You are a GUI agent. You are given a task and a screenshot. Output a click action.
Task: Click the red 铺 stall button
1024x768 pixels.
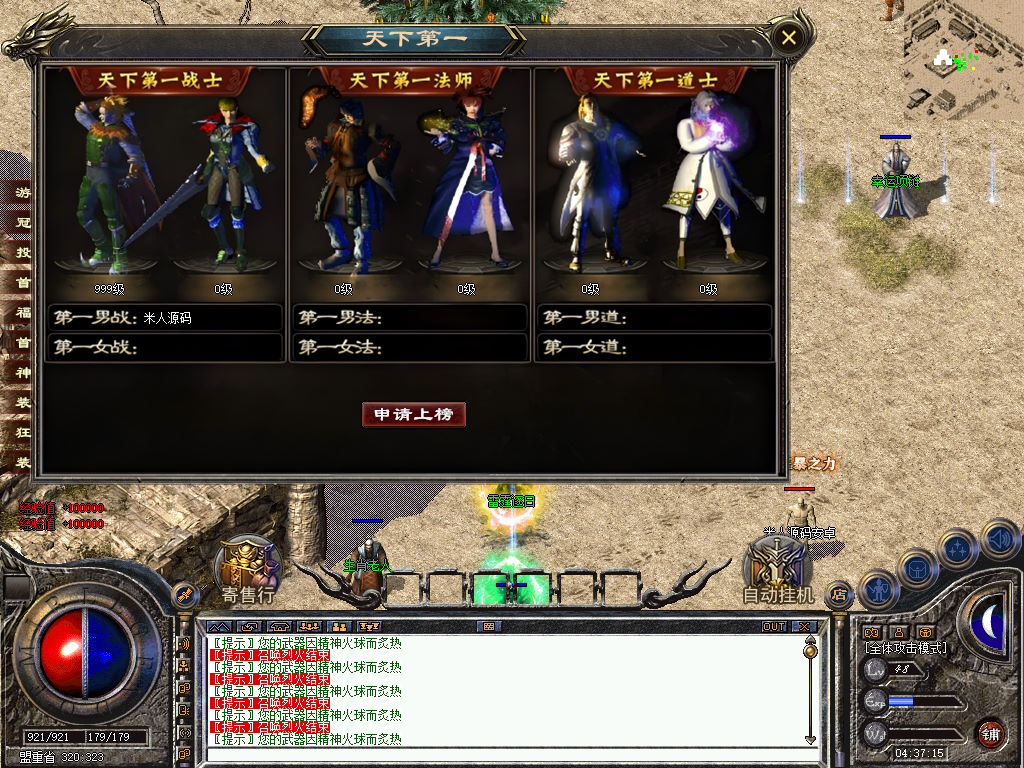click(990, 732)
